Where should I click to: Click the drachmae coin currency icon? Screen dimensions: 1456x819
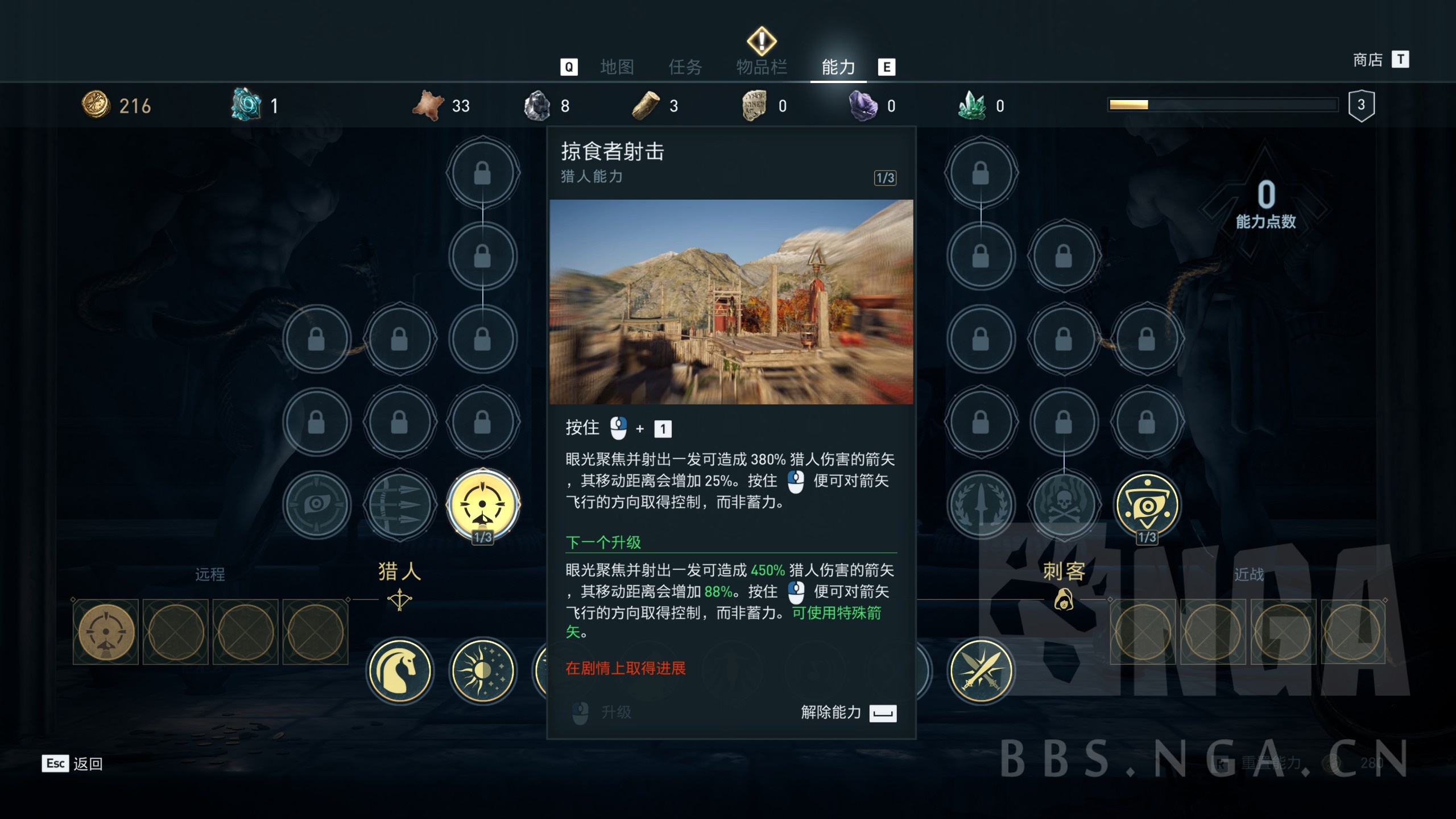point(98,105)
